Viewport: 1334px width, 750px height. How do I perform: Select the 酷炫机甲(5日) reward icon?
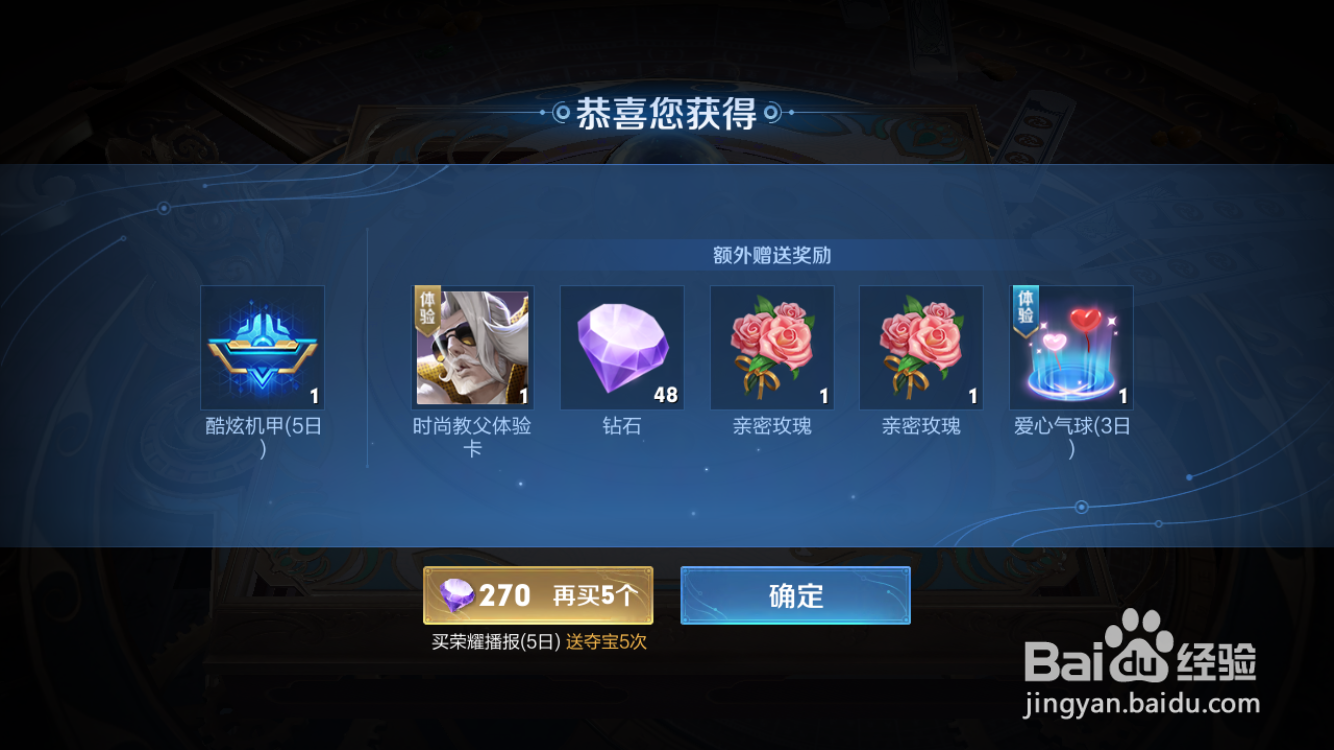[x=262, y=347]
